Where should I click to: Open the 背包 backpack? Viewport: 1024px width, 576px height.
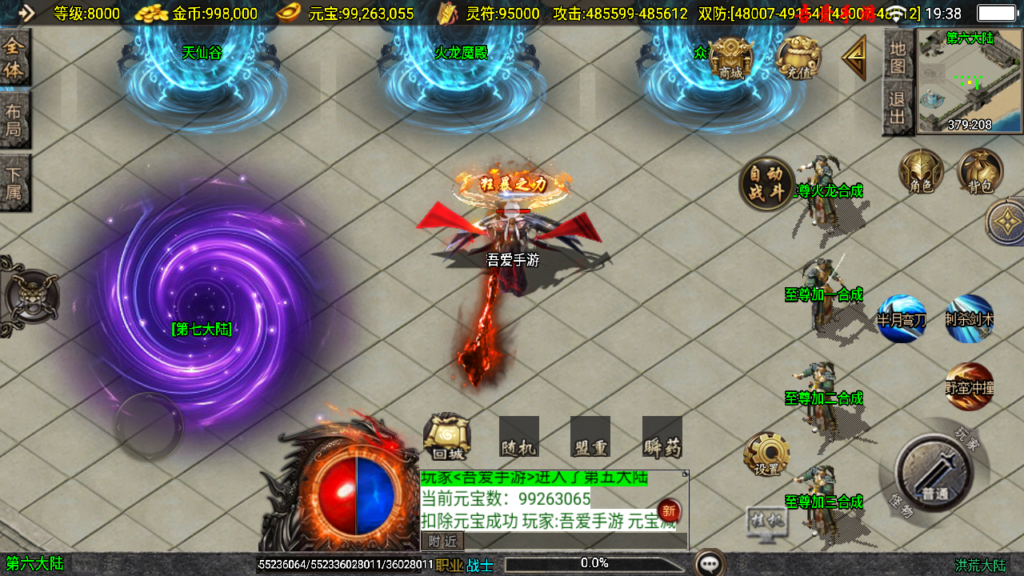pos(980,171)
